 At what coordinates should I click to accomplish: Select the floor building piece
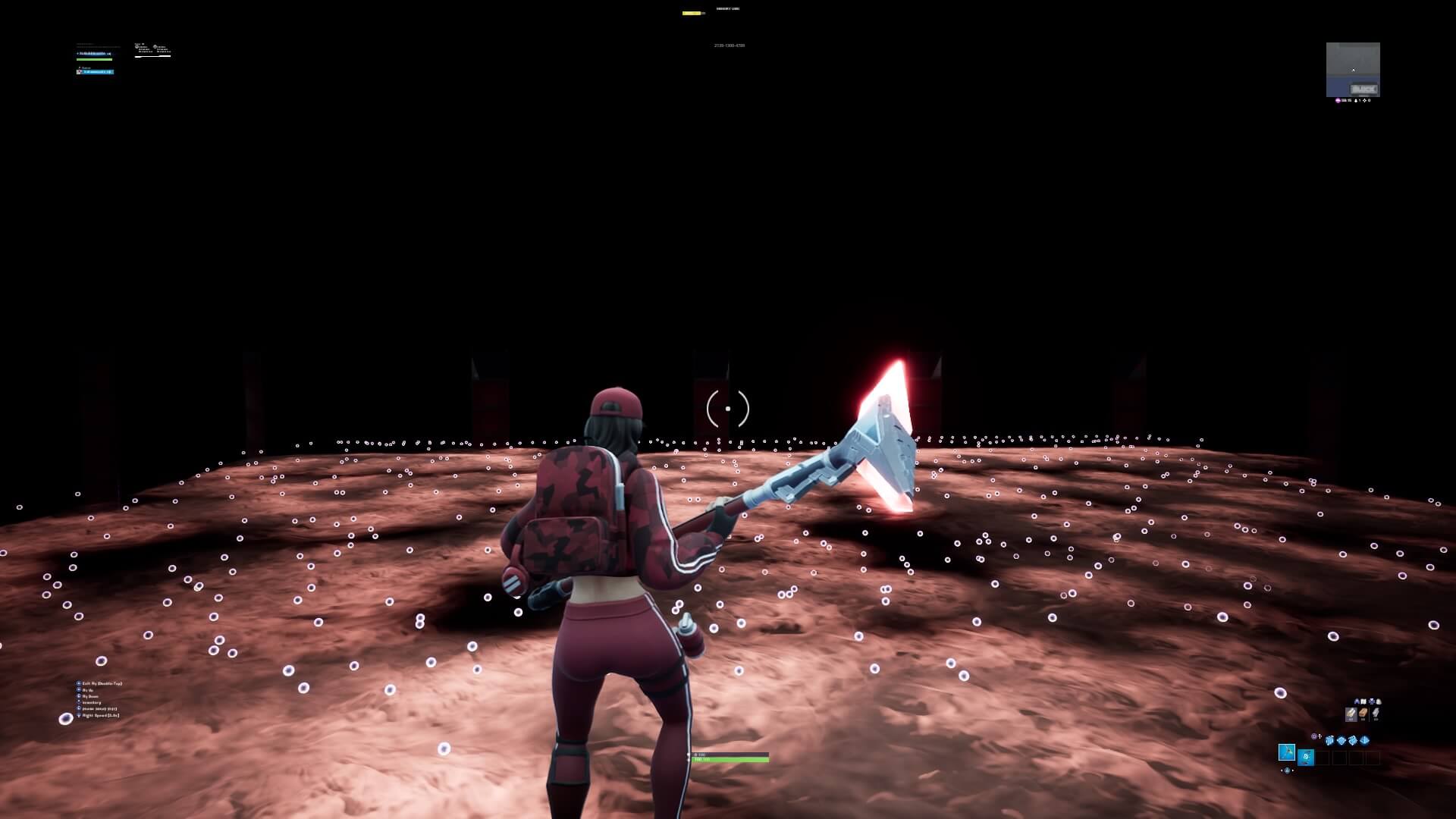pyautogui.click(x=1341, y=740)
